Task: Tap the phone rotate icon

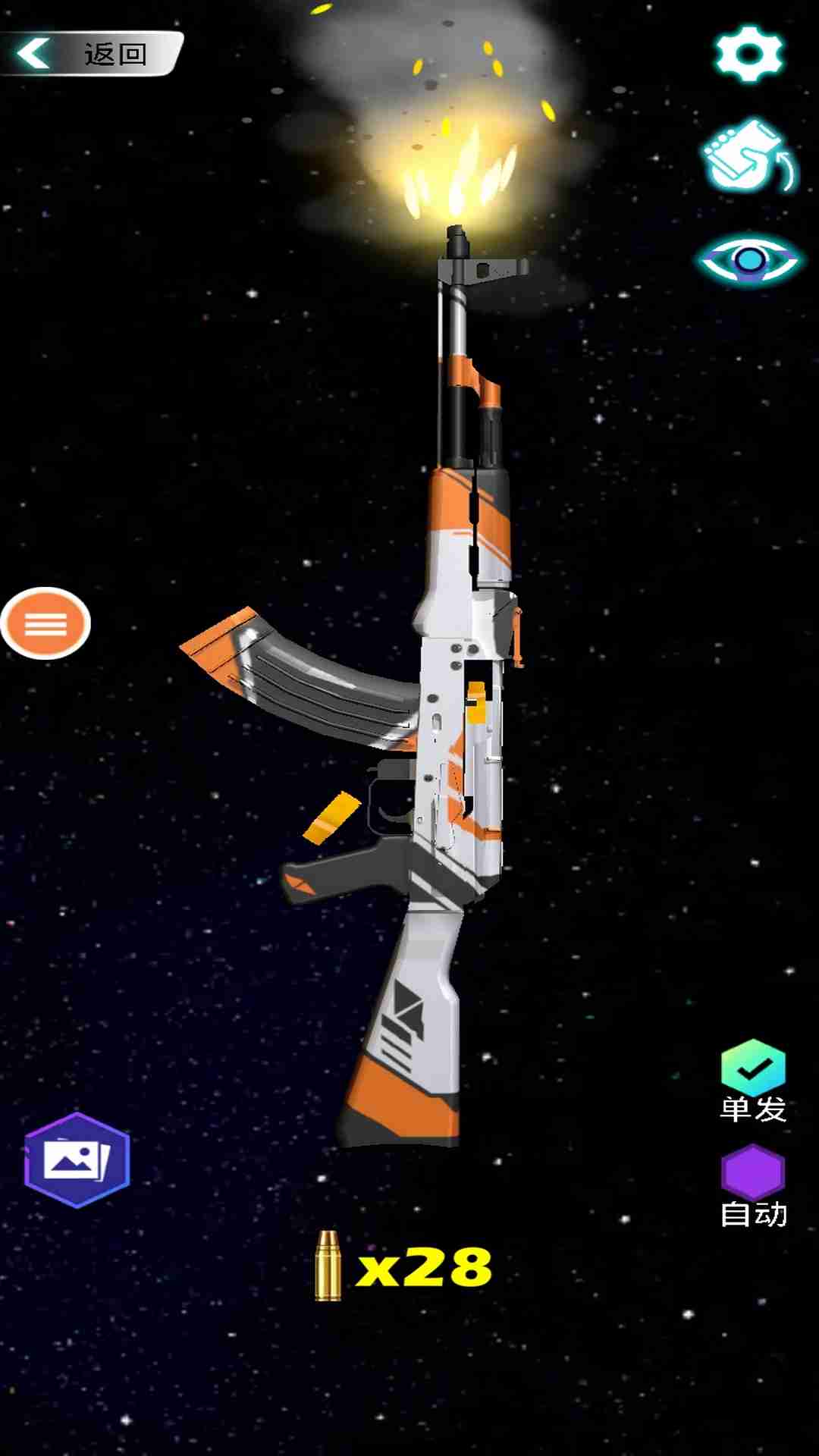Action: pos(749,157)
